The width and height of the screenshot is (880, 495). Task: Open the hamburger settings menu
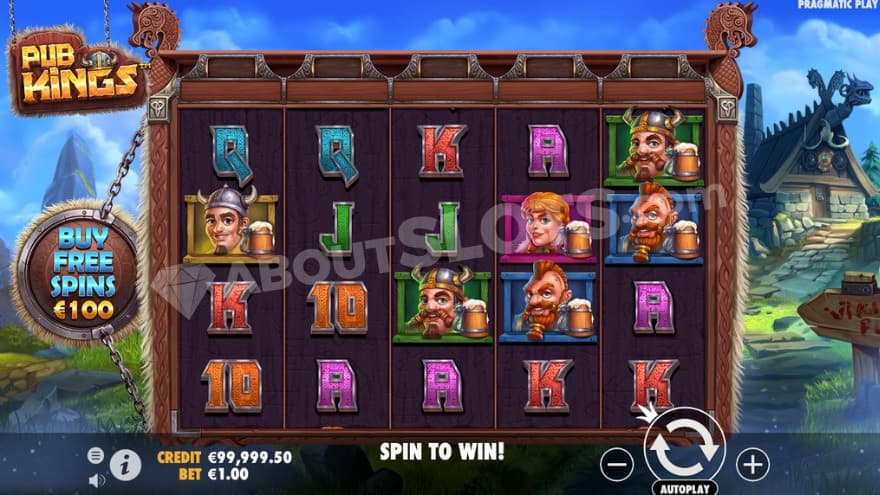point(96,455)
